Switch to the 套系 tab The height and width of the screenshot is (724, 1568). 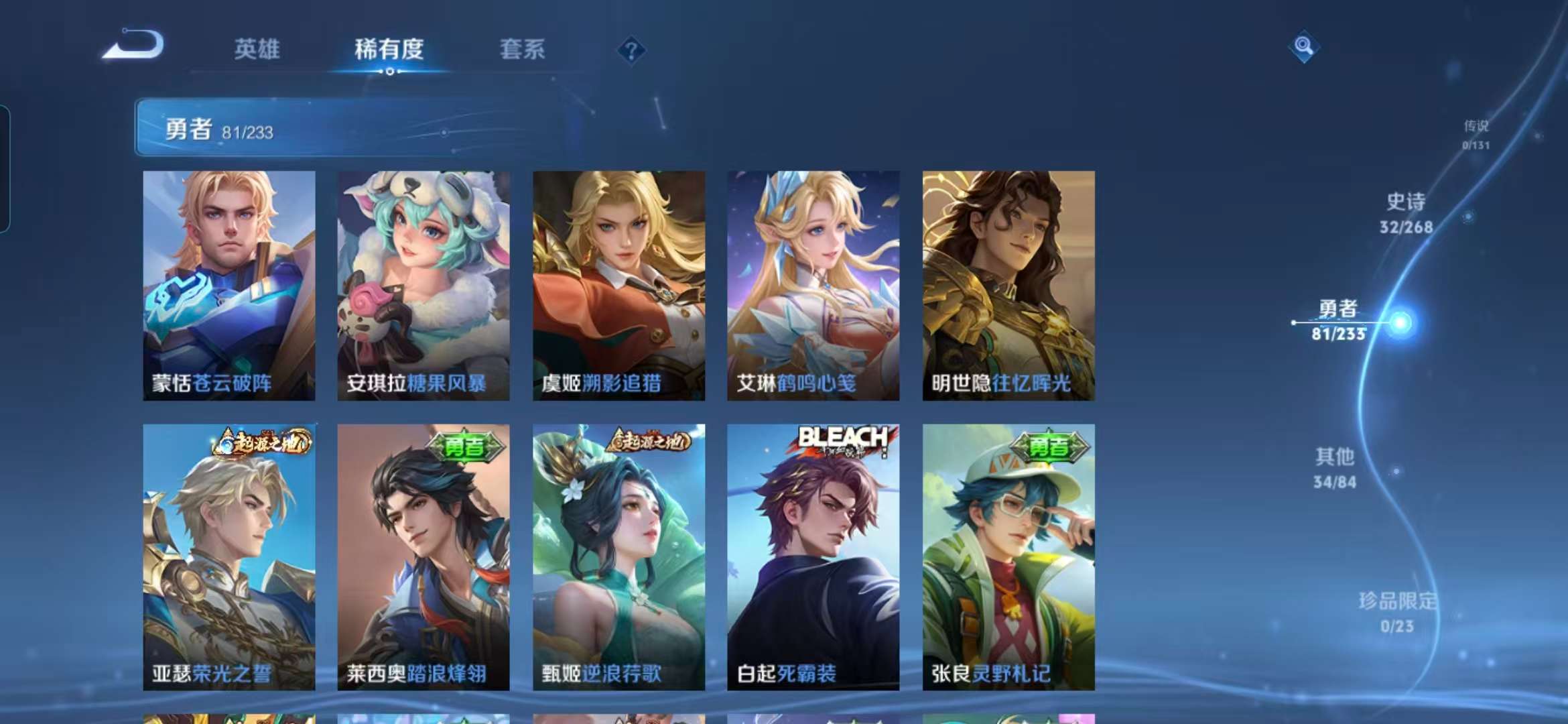(523, 50)
